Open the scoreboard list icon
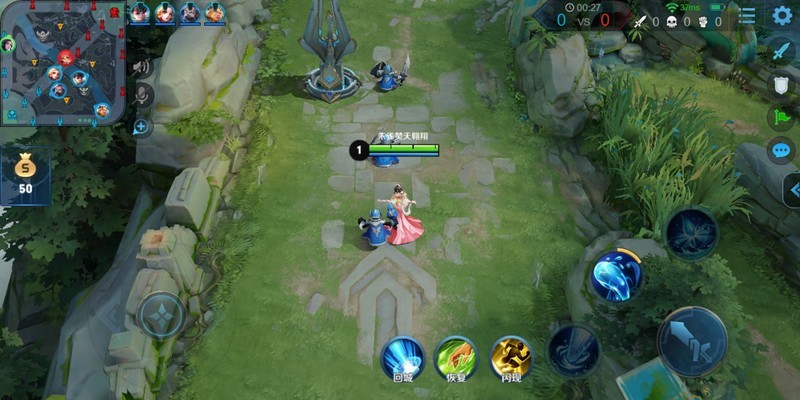 point(747,17)
